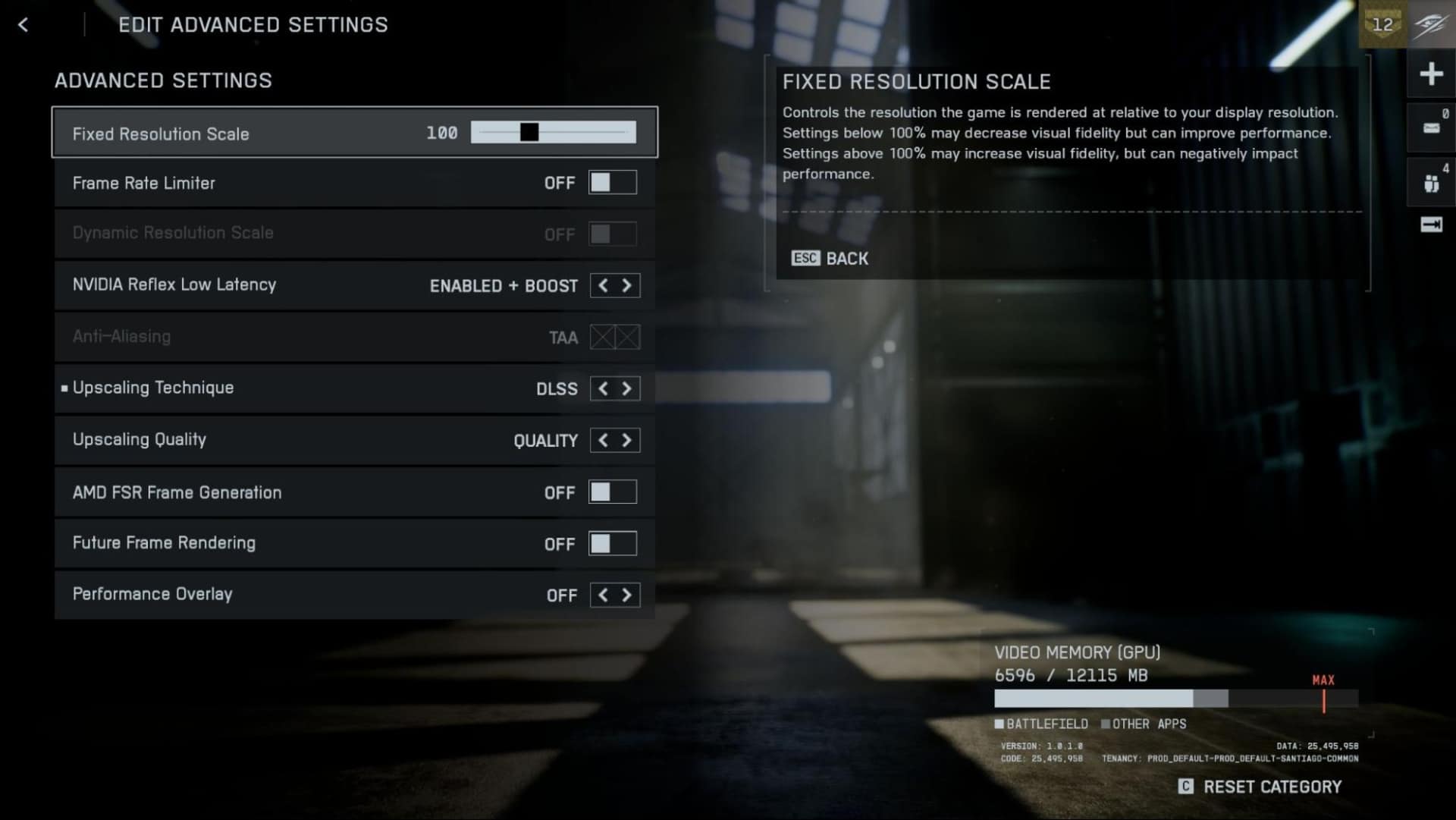Click the right arrow for NVIDIA Reflex Low Latency
This screenshot has width=1456, height=820.
point(627,285)
